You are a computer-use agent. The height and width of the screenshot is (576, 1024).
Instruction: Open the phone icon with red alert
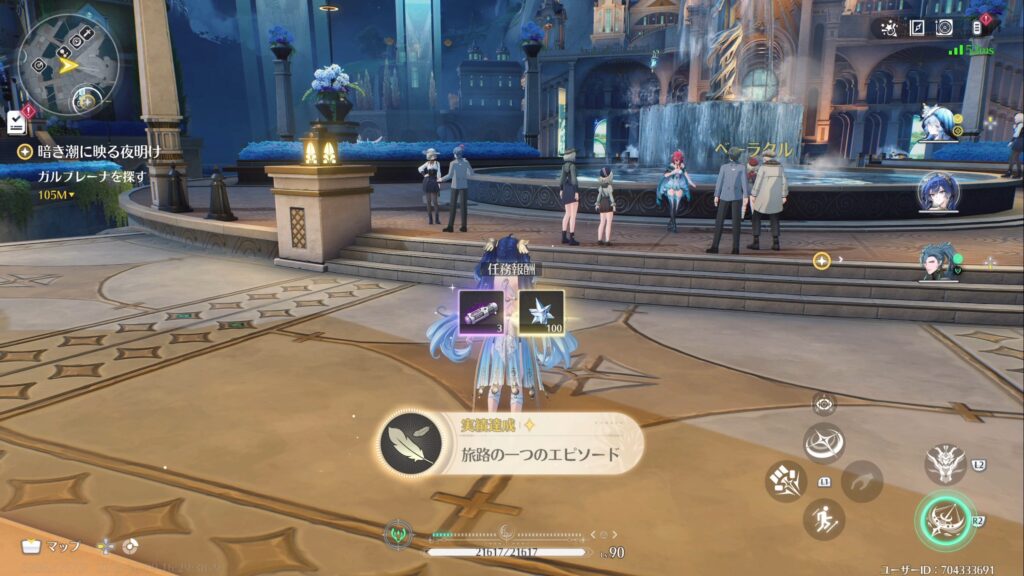(x=979, y=28)
